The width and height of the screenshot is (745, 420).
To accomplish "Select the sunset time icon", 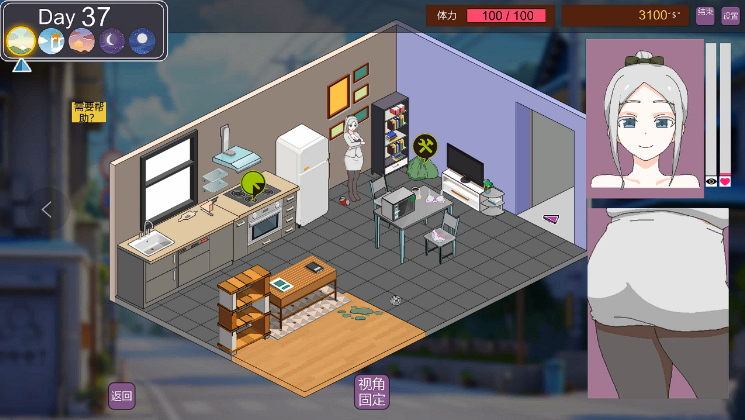I will pyautogui.click(x=81, y=40).
